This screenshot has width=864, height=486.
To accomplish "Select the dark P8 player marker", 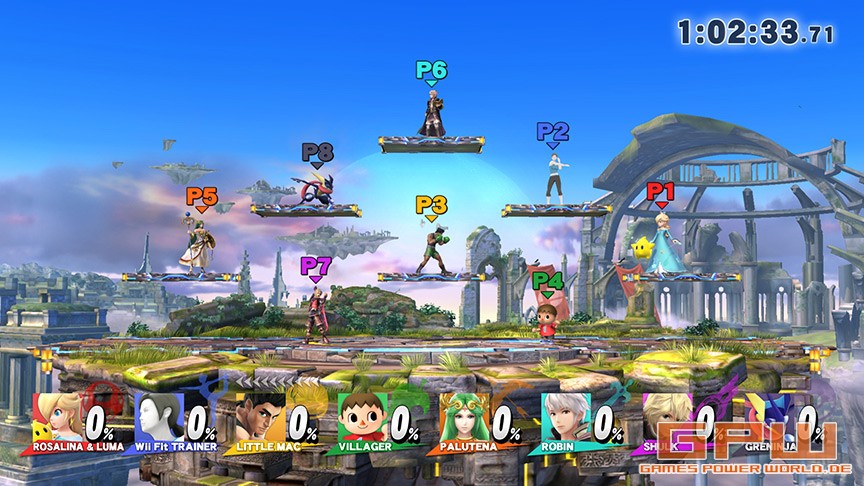I will click(x=317, y=155).
